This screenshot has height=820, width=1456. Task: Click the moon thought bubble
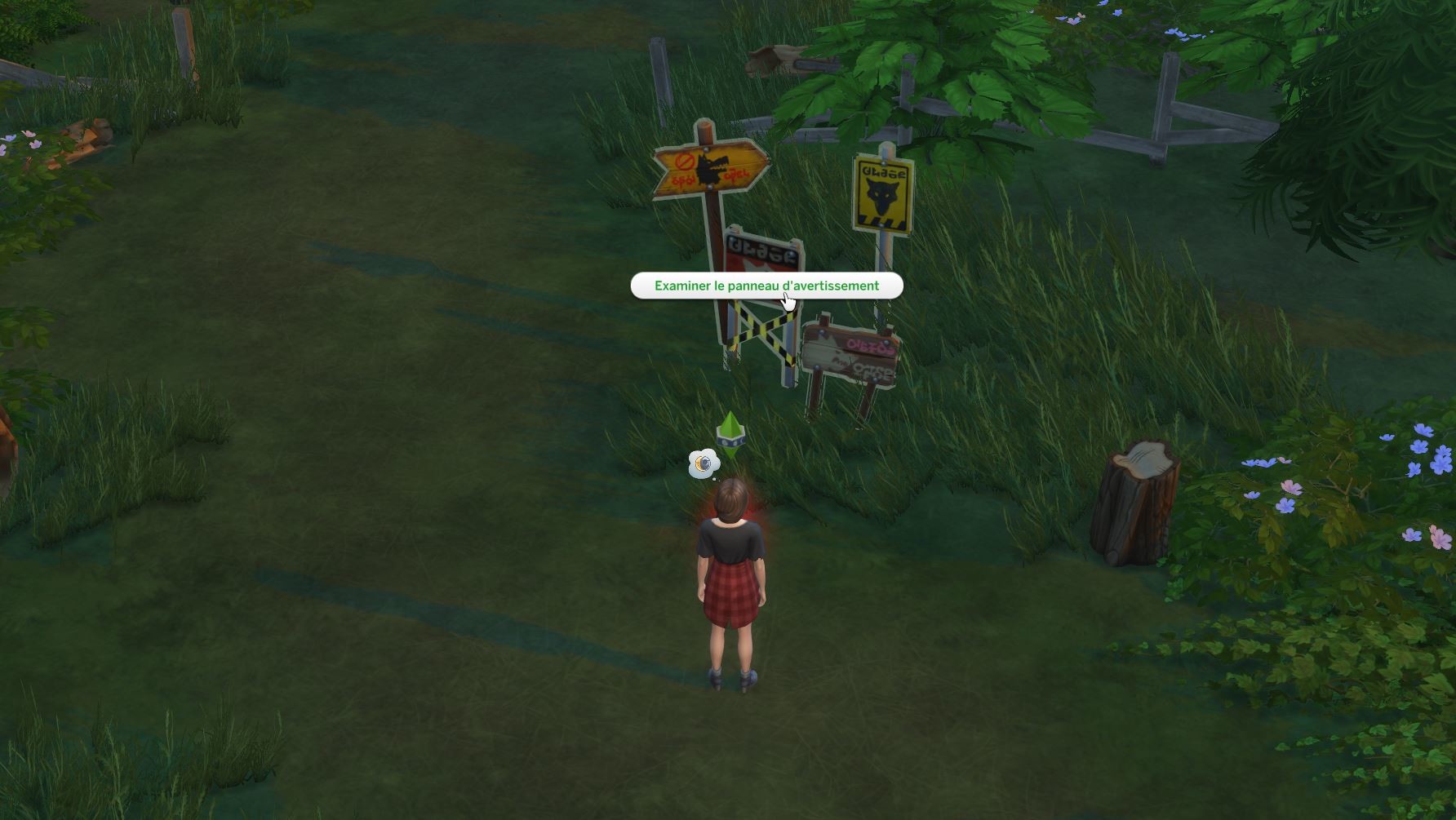703,463
